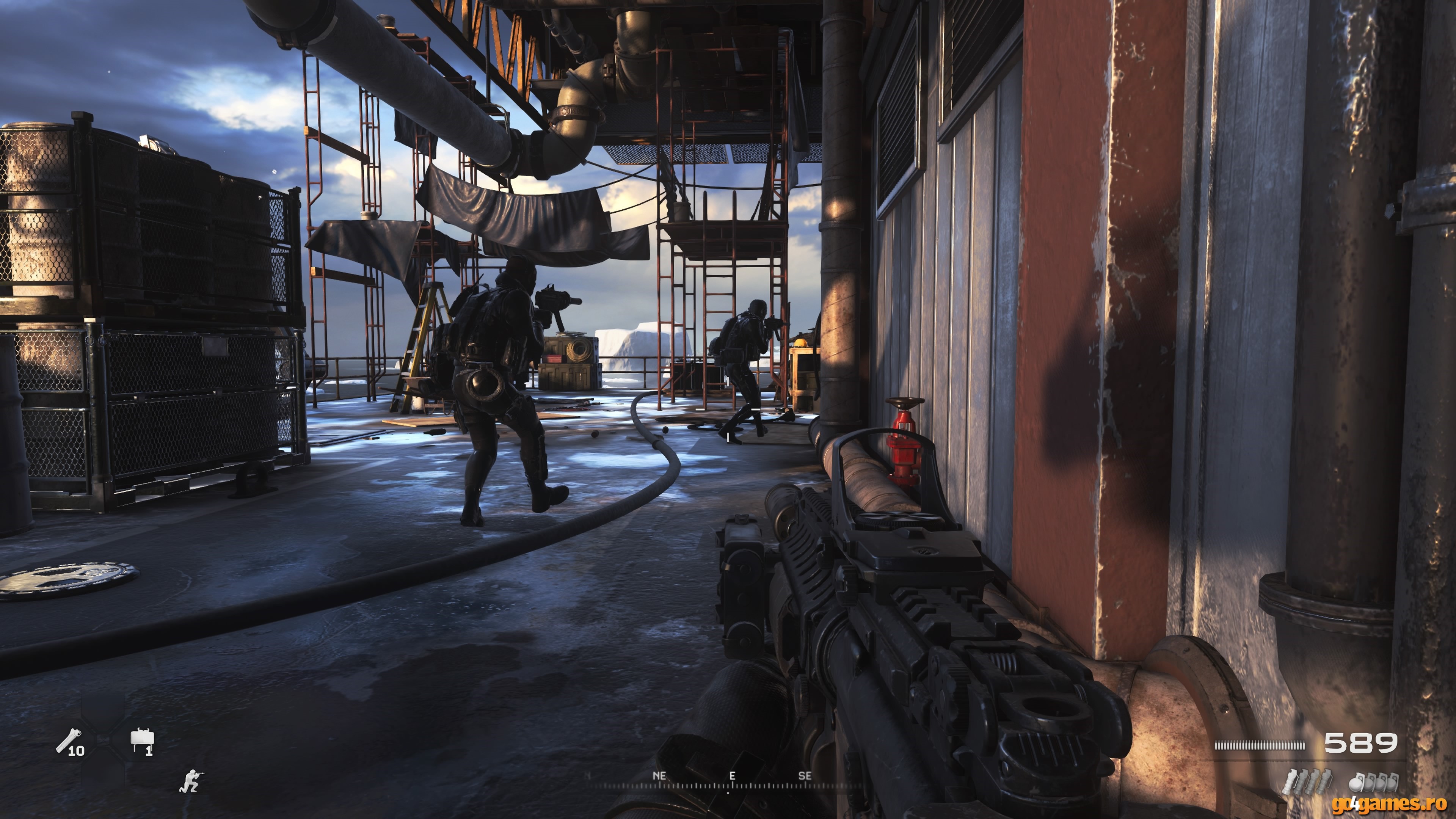
Task: Select the glowstick item slot showing 10
Action: (69, 742)
